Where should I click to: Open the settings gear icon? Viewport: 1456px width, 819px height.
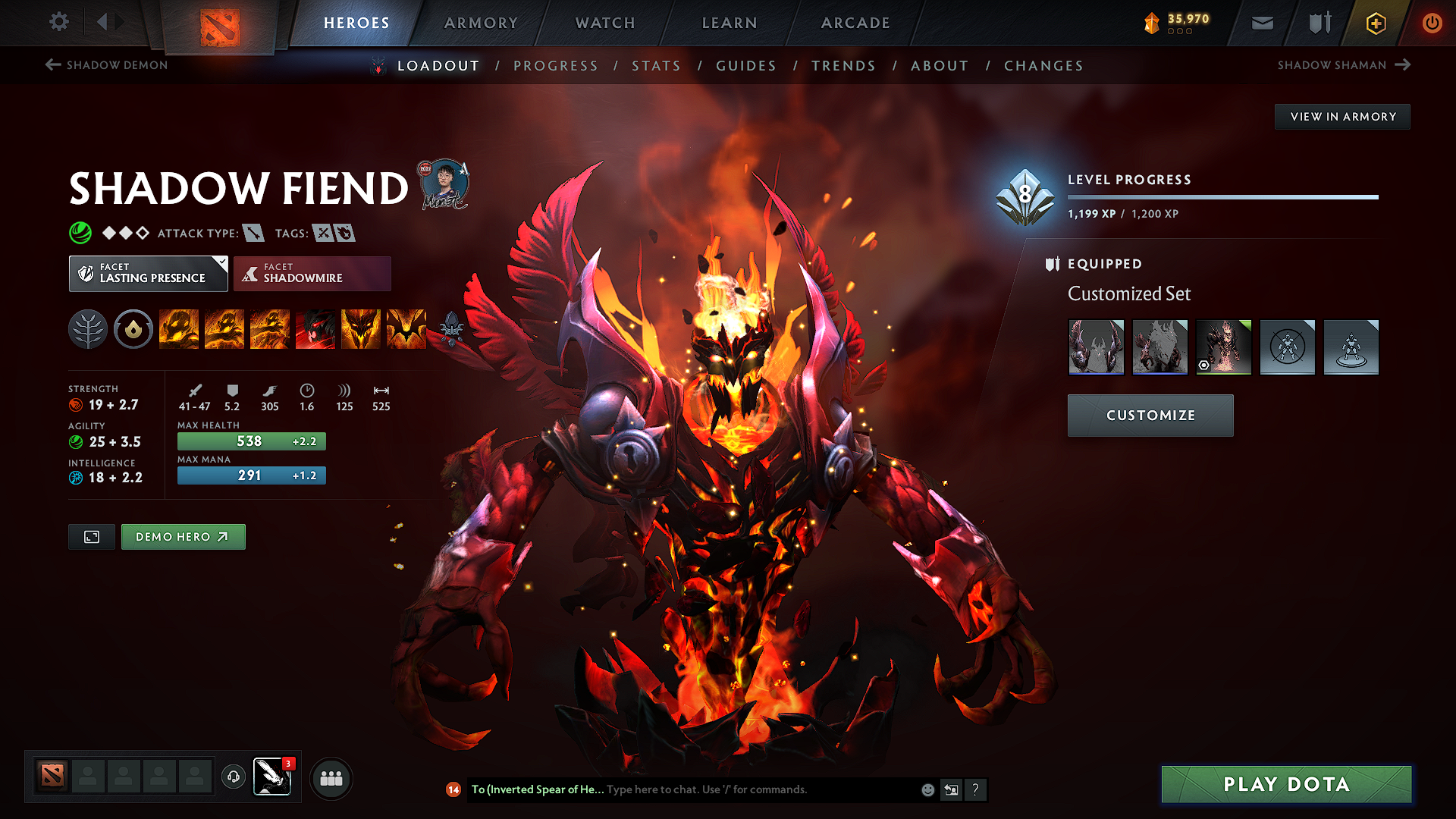click(x=58, y=22)
